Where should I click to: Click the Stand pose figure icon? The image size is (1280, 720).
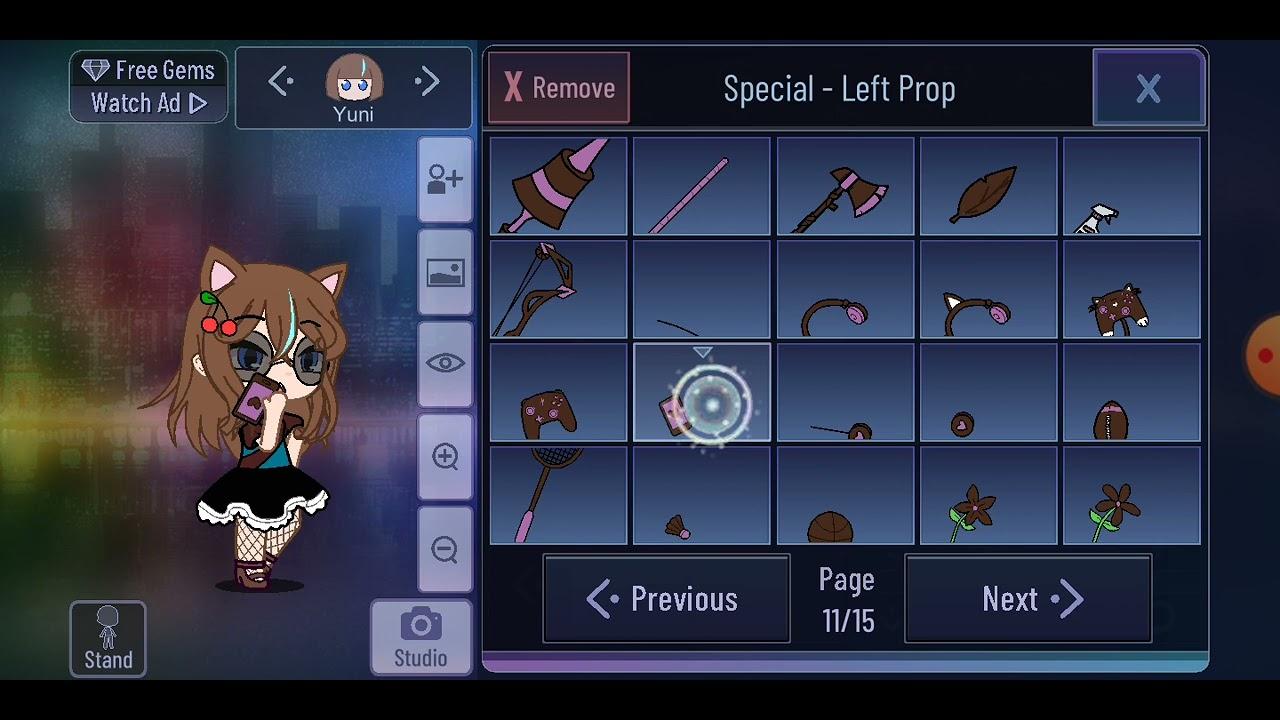pos(107,638)
